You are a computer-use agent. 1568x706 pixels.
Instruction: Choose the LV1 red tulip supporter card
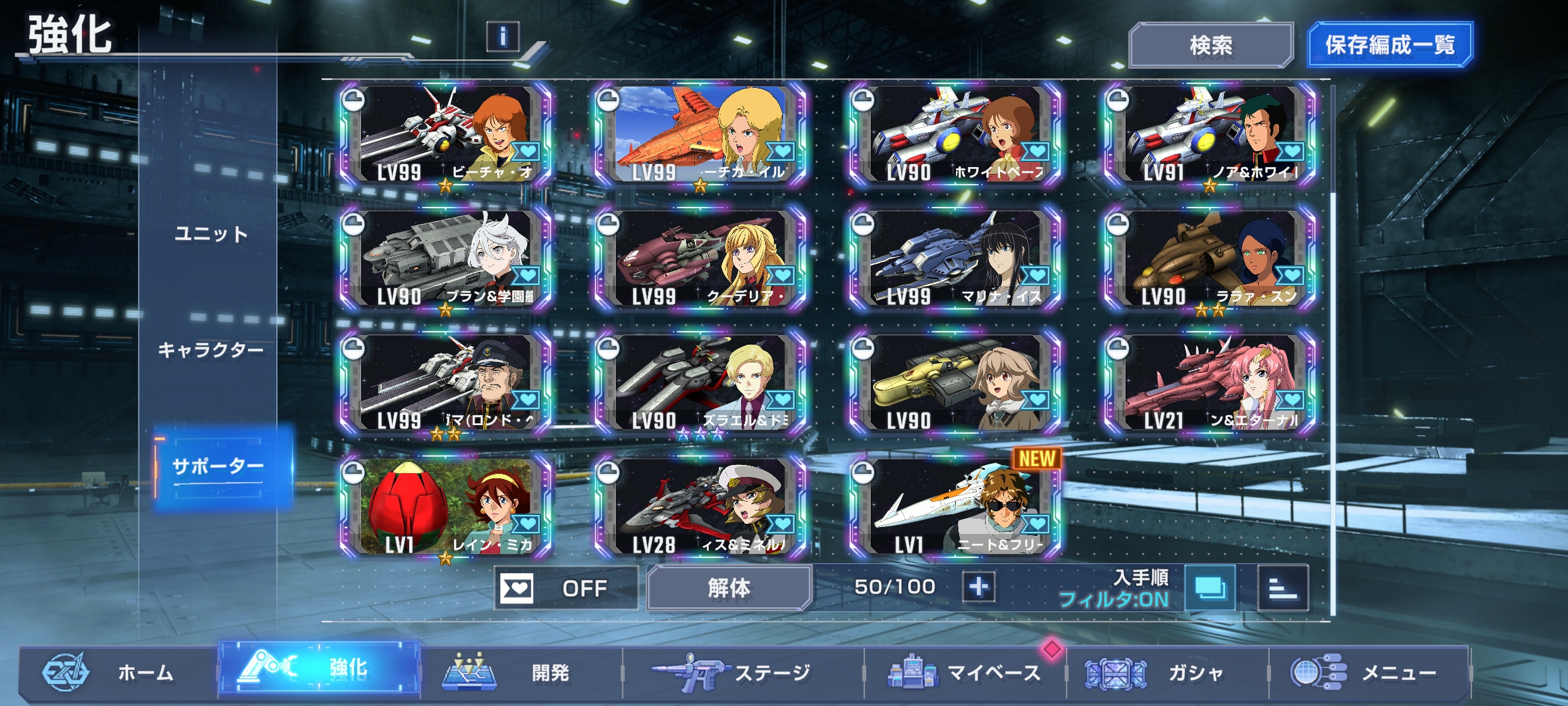[446, 507]
